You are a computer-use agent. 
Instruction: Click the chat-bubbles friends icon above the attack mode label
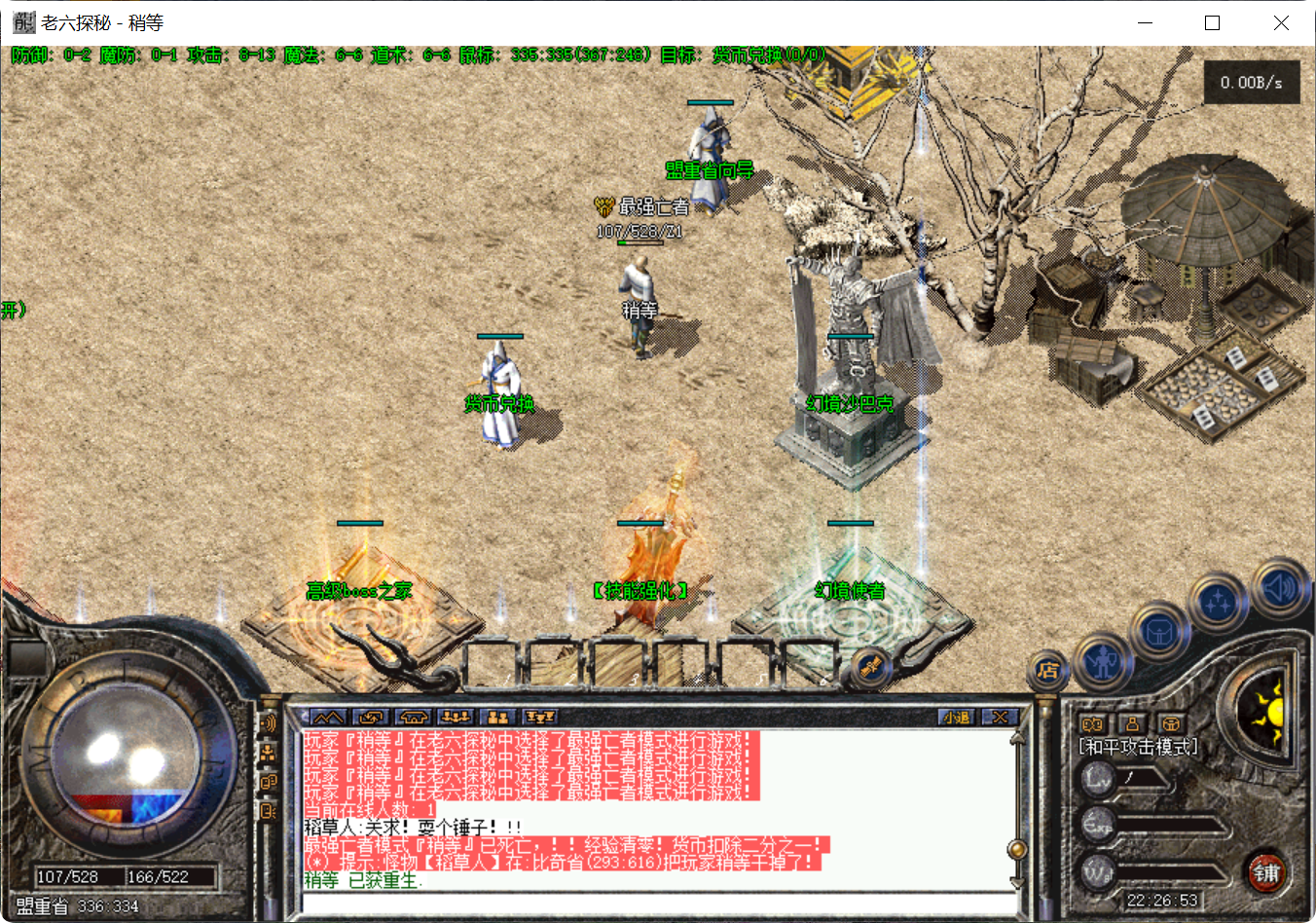coord(1093,724)
